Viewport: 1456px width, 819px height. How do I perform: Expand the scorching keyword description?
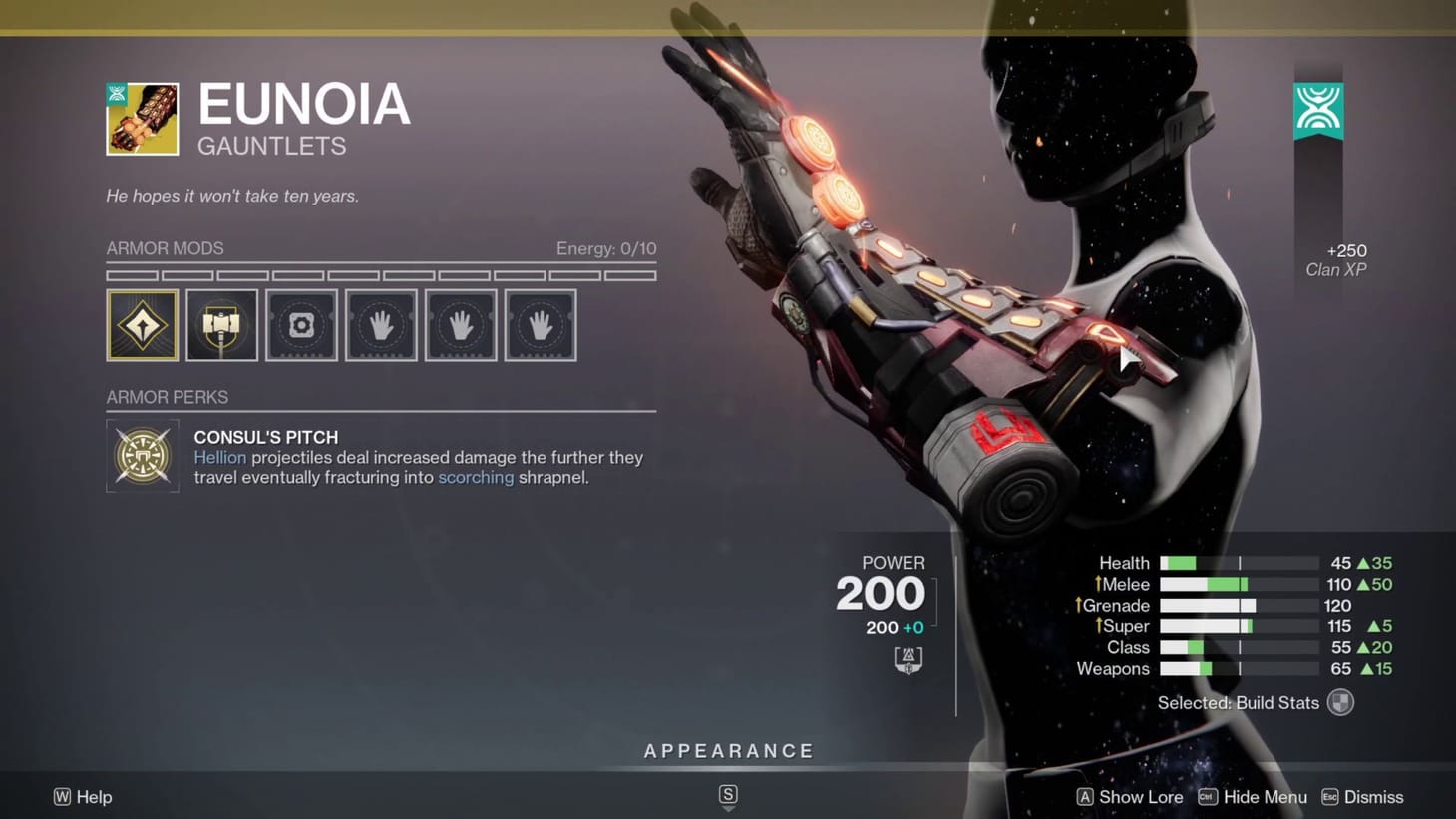[476, 477]
